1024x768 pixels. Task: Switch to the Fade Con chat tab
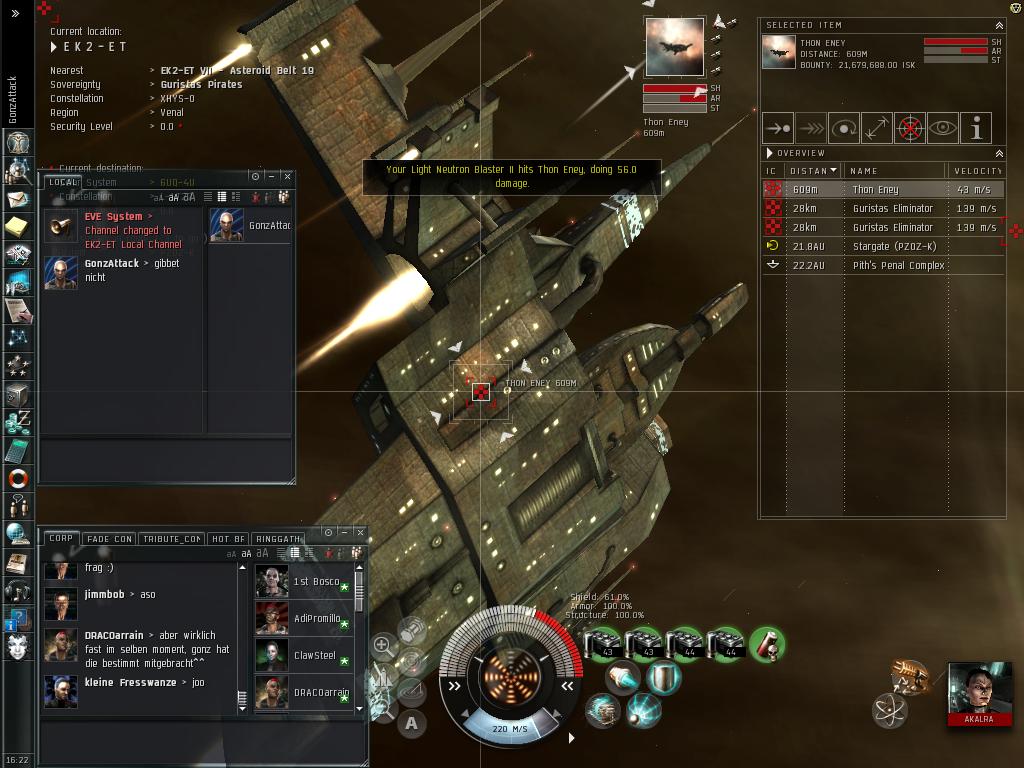click(x=110, y=539)
